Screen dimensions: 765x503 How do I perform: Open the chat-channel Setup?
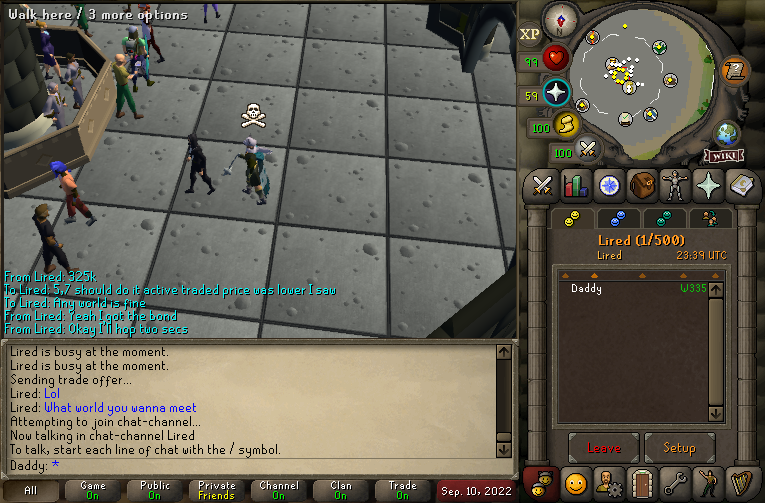[x=680, y=447]
